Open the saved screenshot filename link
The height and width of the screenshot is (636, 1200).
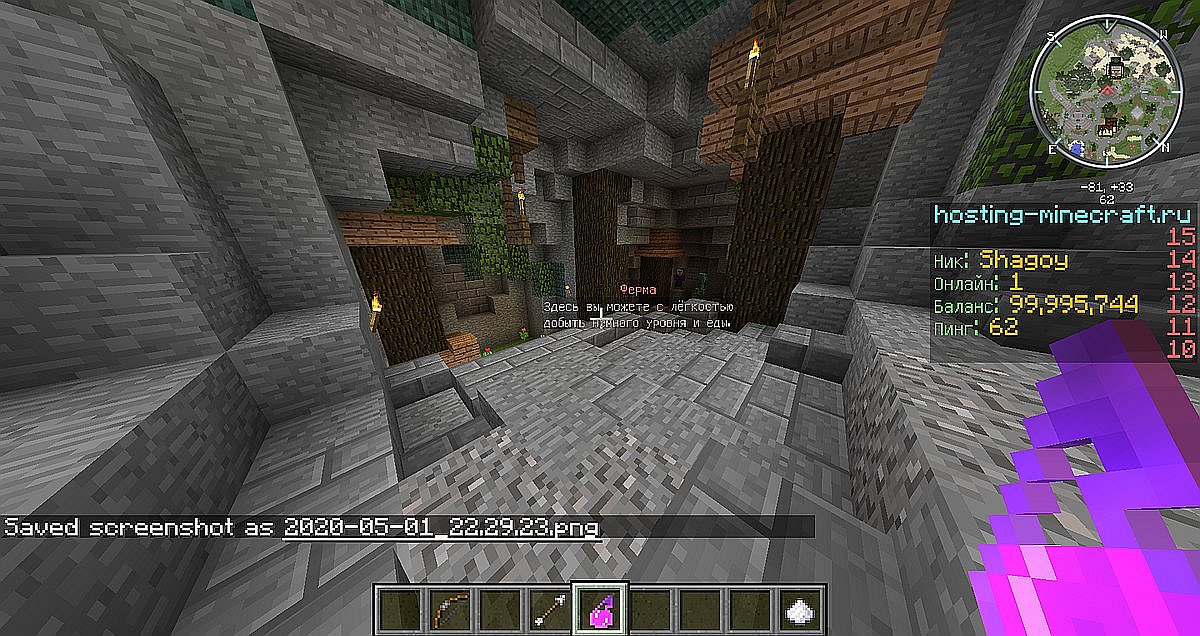coord(441,526)
